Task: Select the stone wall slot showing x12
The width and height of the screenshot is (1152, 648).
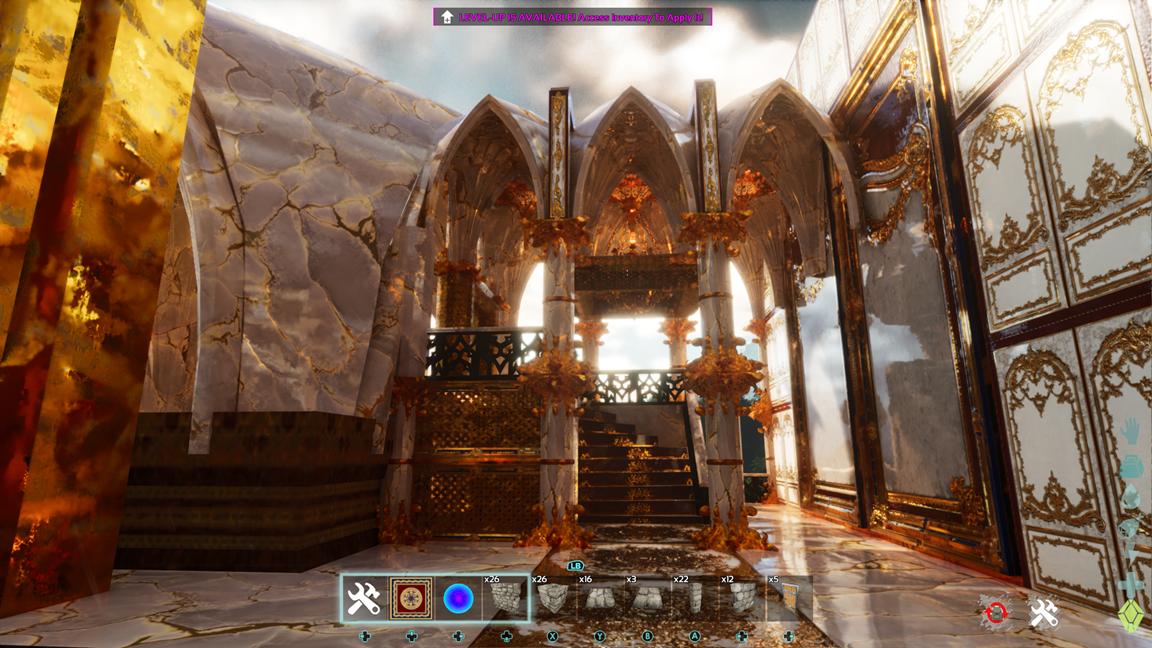Action: pos(741,599)
